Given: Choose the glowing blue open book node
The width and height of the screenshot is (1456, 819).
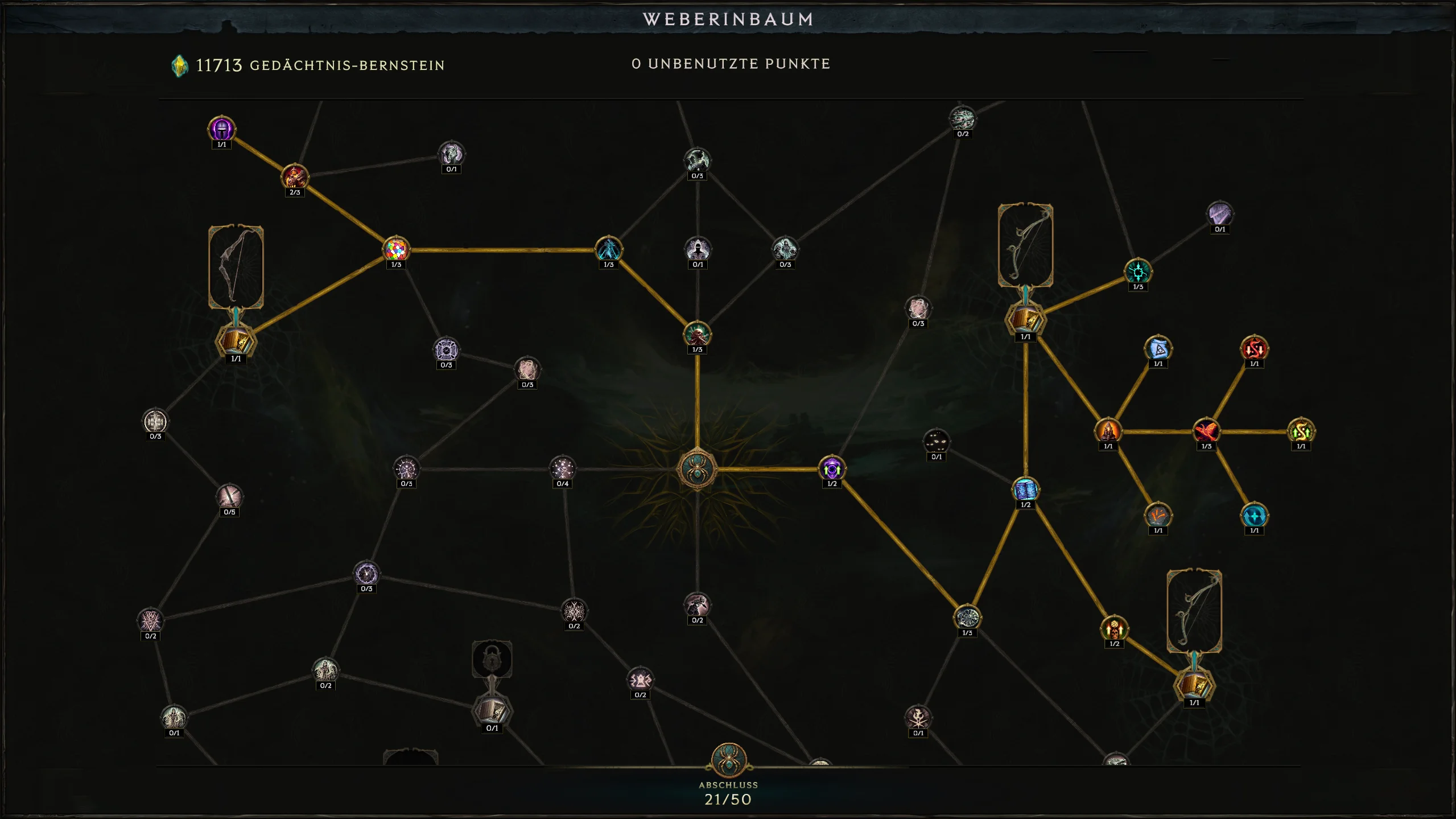Looking at the screenshot, I should (1025, 489).
